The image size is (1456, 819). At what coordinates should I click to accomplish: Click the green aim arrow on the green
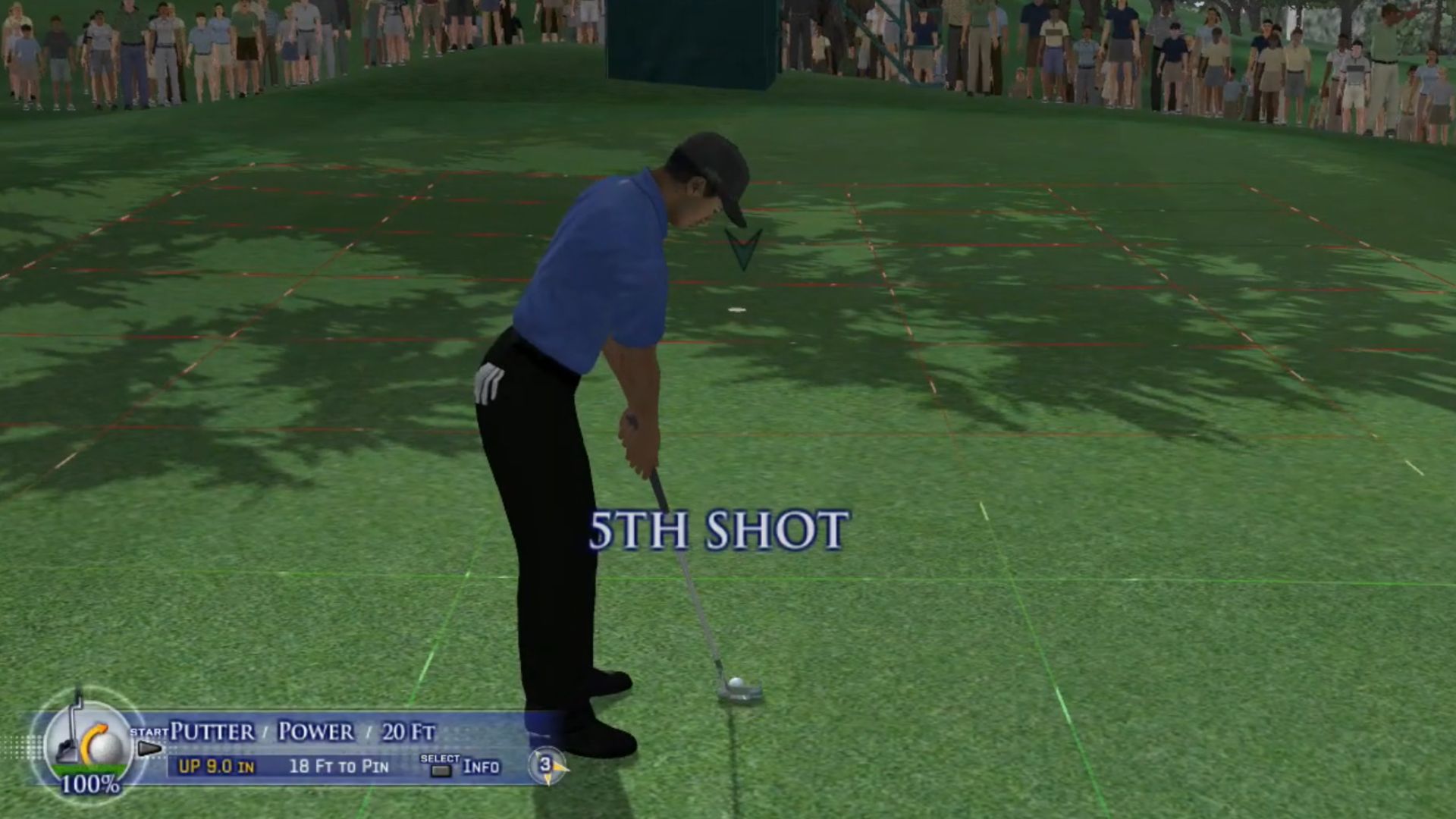point(743,246)
